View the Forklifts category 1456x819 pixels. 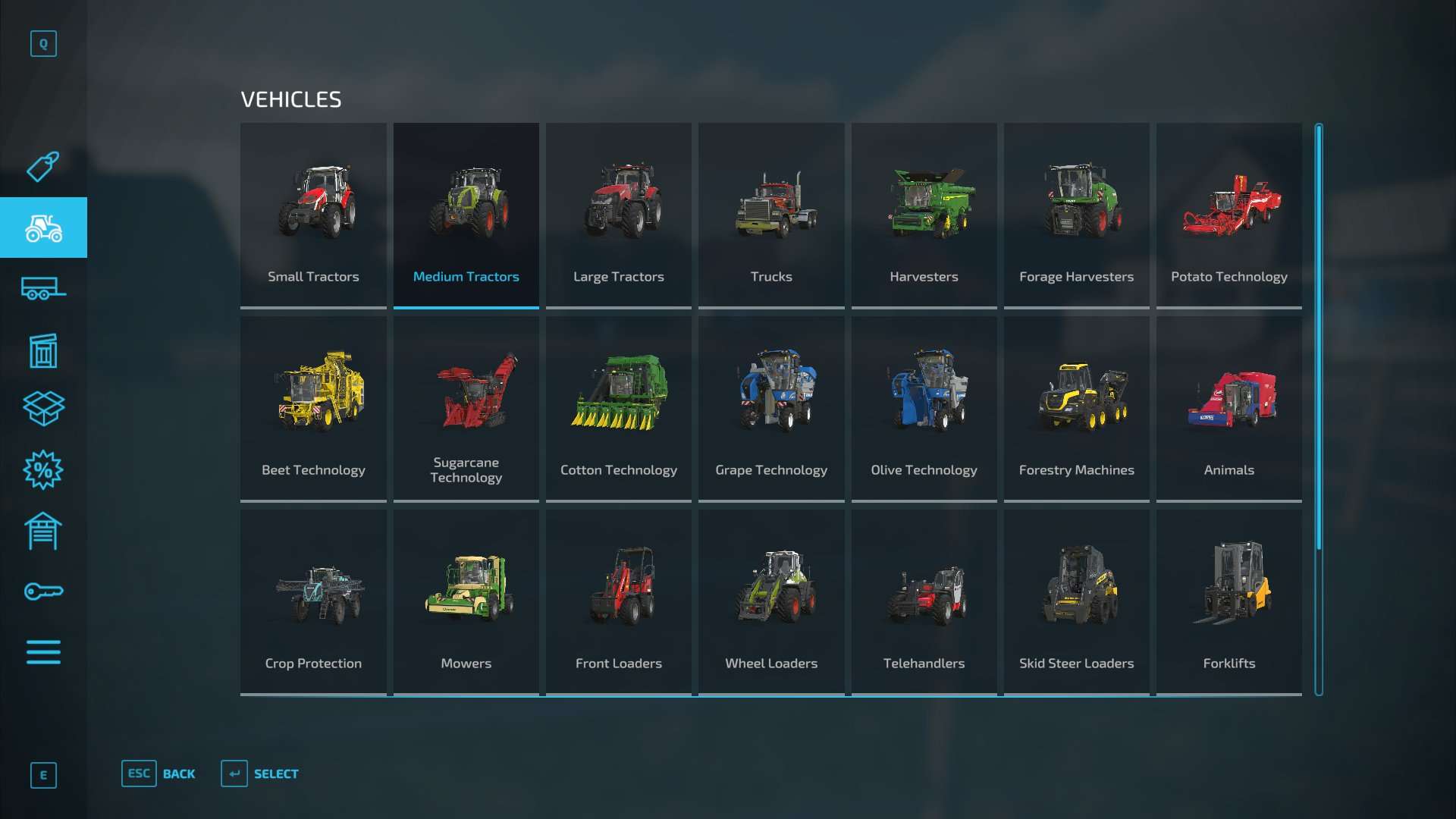1228,601
